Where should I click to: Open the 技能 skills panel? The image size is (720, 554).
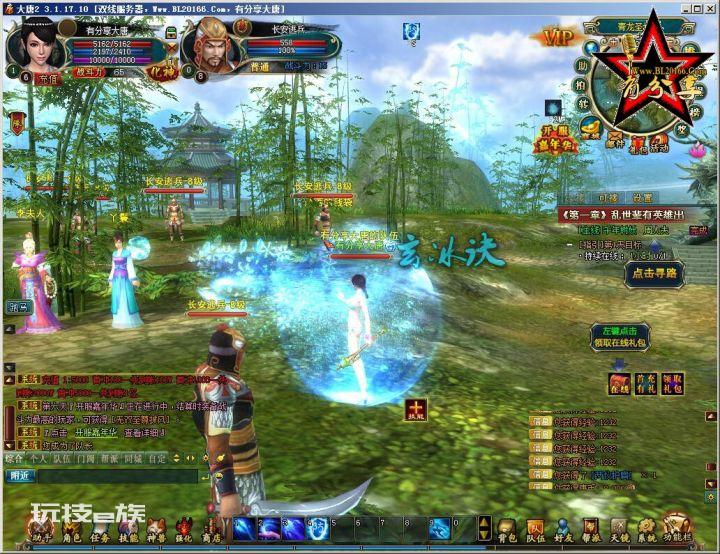point(128,530)
